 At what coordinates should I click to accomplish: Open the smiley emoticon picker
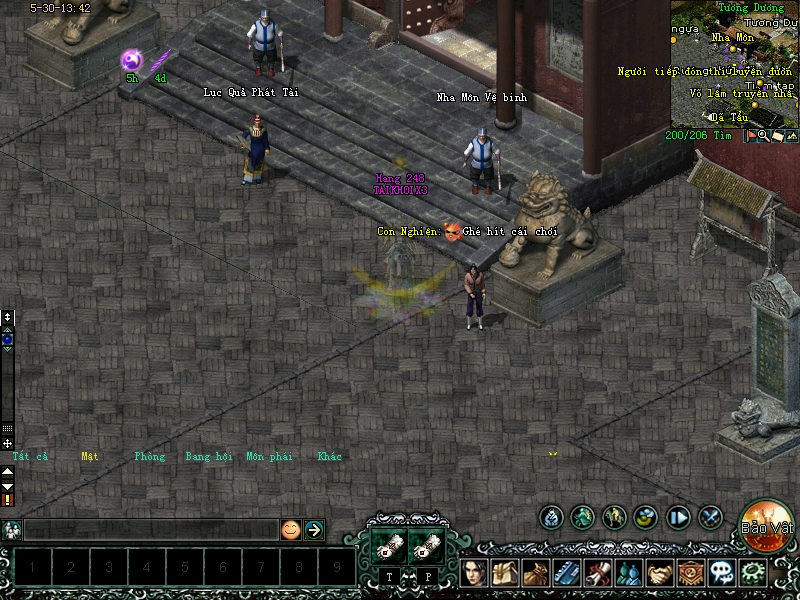(x=290, y=530)
